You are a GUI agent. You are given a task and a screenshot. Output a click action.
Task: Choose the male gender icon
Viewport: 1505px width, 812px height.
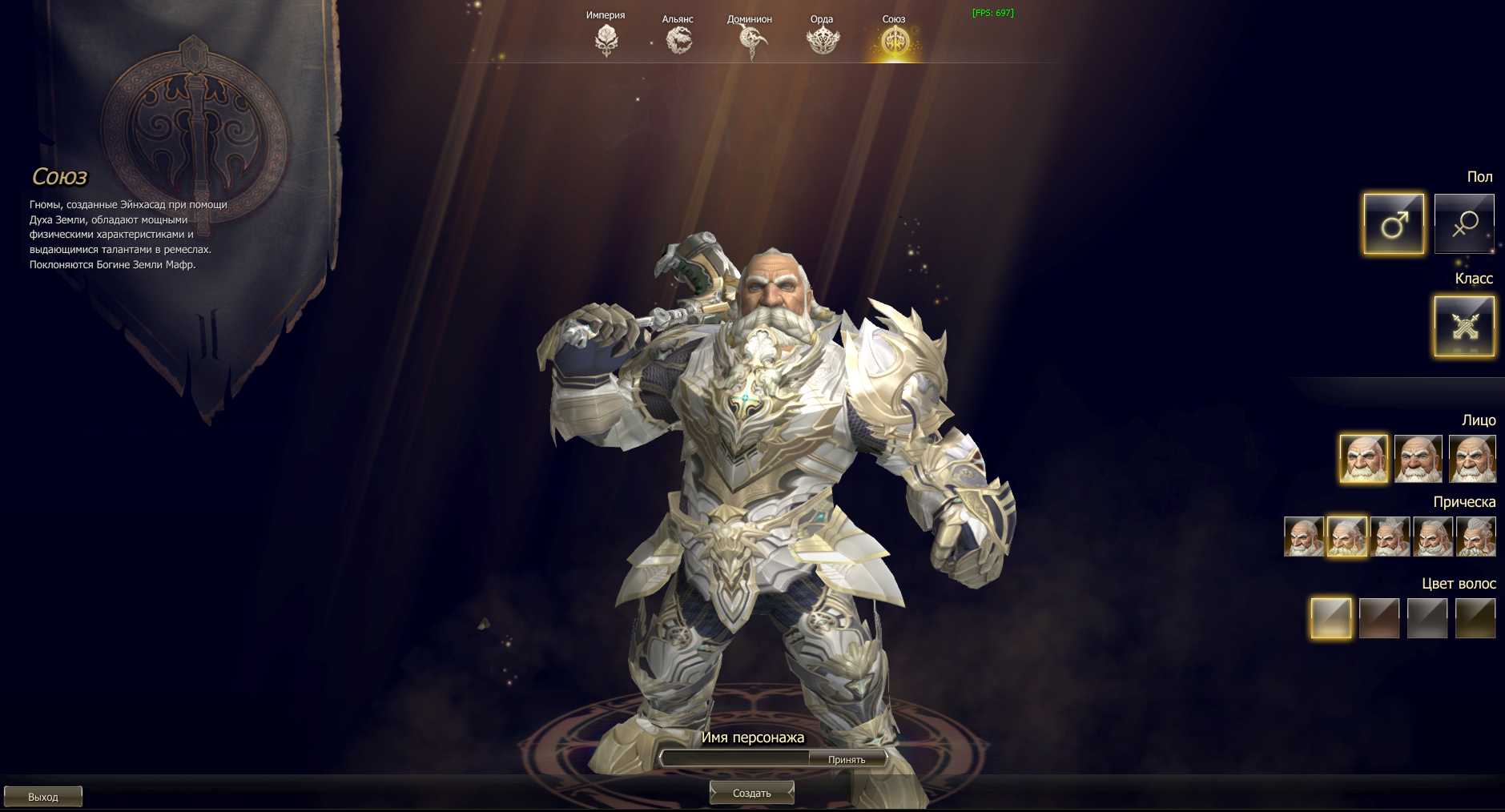[x=1394, y=224]
